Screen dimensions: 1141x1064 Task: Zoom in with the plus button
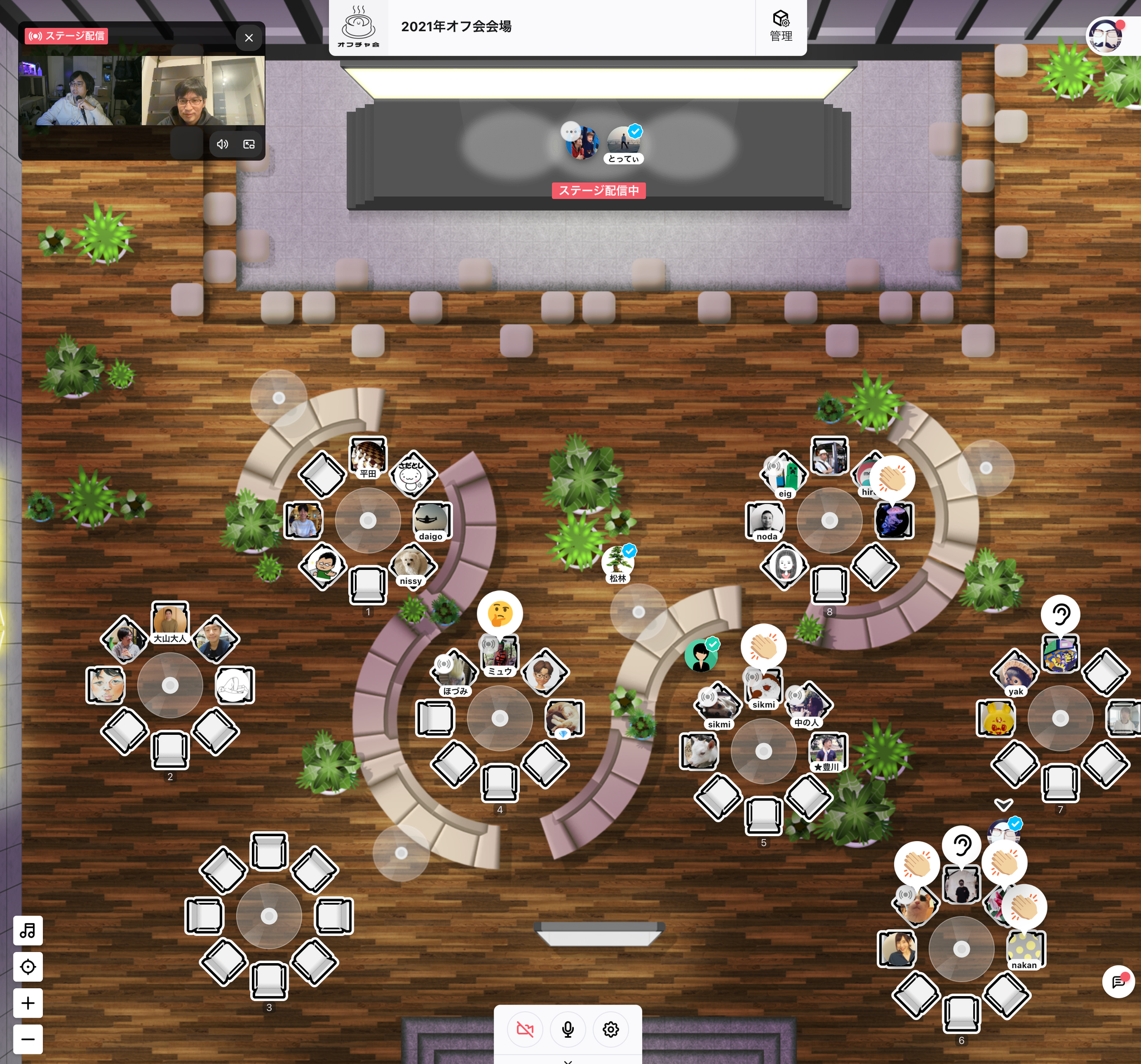point(27,1003)
